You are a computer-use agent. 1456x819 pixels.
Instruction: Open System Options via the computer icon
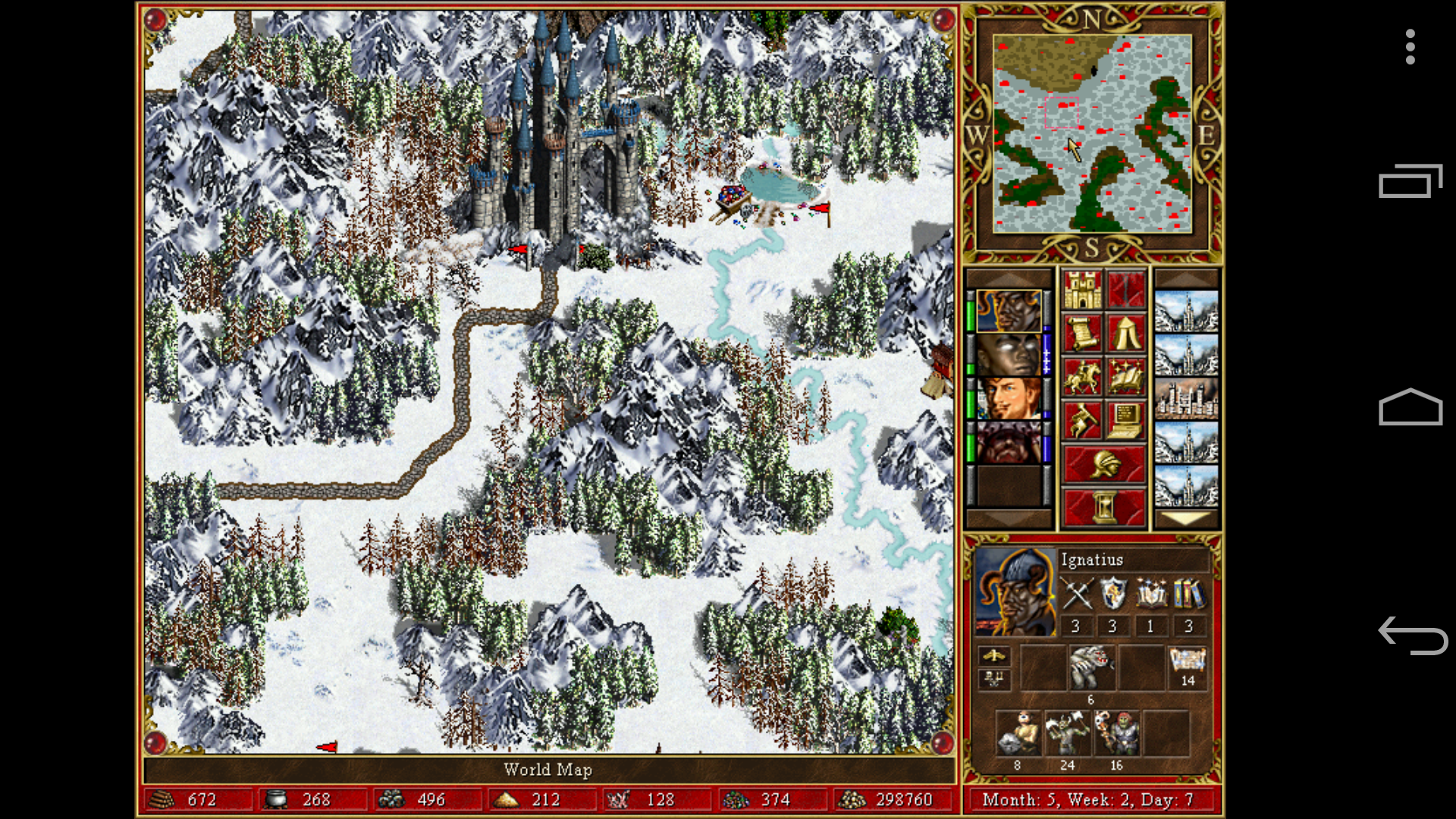point(1128,419)
